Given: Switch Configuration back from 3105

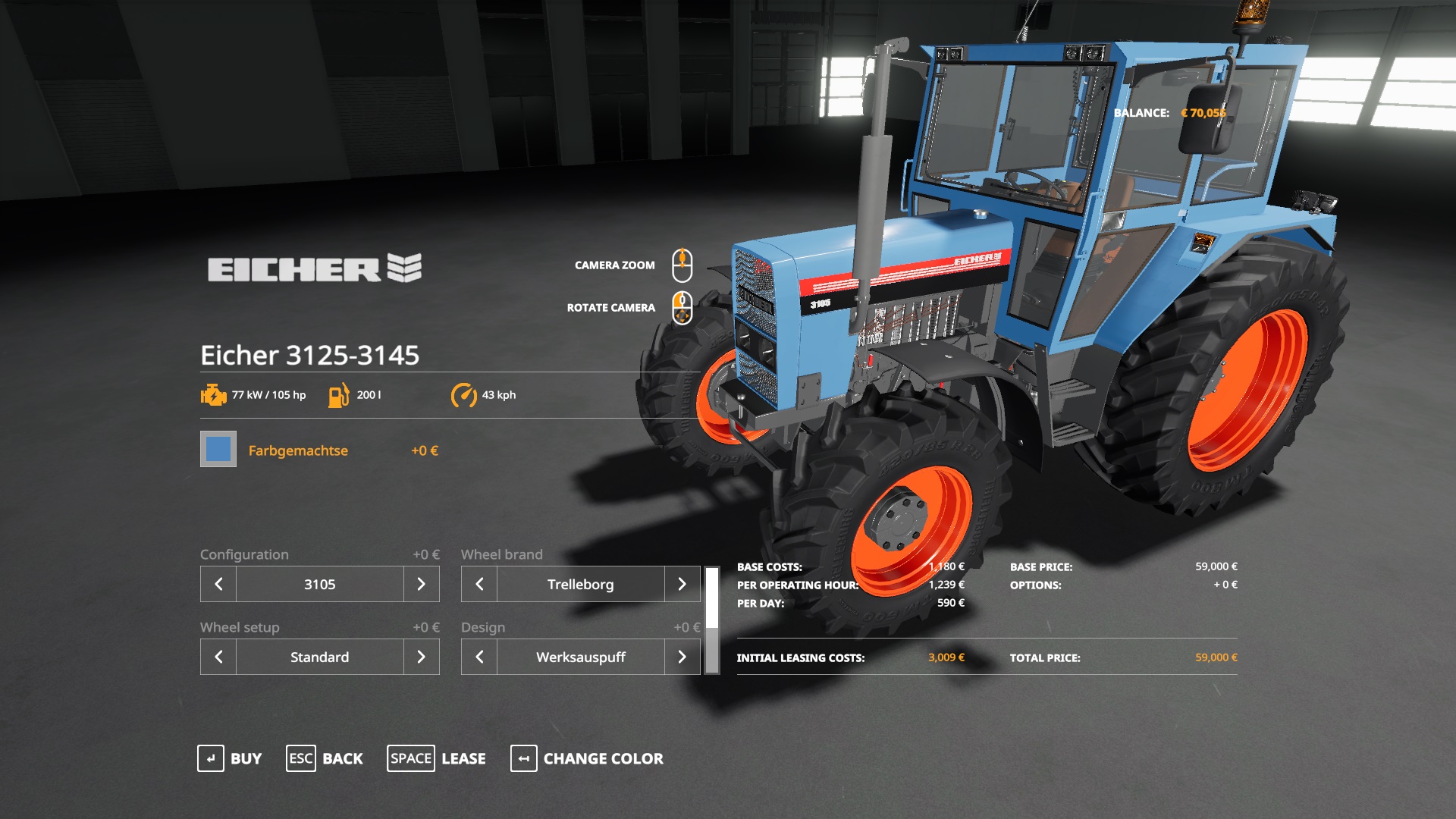Looking at the screenshot, I should click(218, 584).
